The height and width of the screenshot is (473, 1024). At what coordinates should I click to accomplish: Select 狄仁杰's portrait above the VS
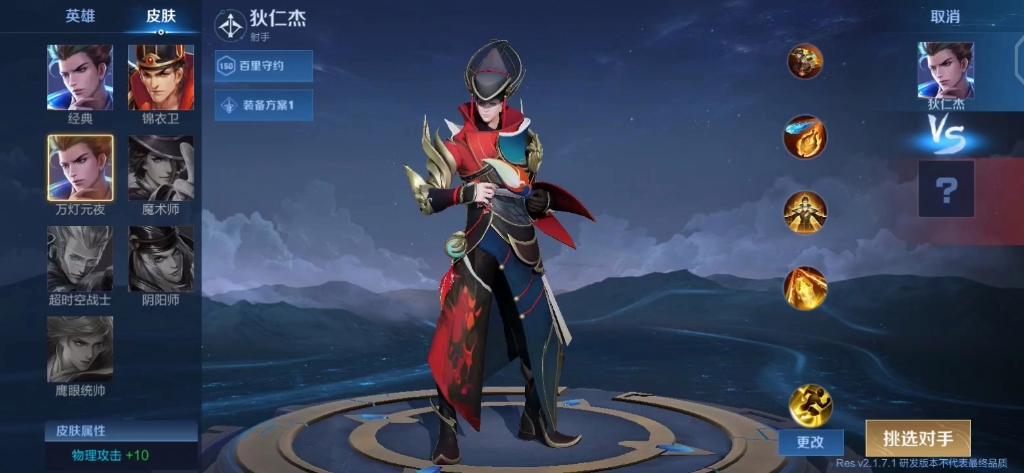(x=946, y=70)
